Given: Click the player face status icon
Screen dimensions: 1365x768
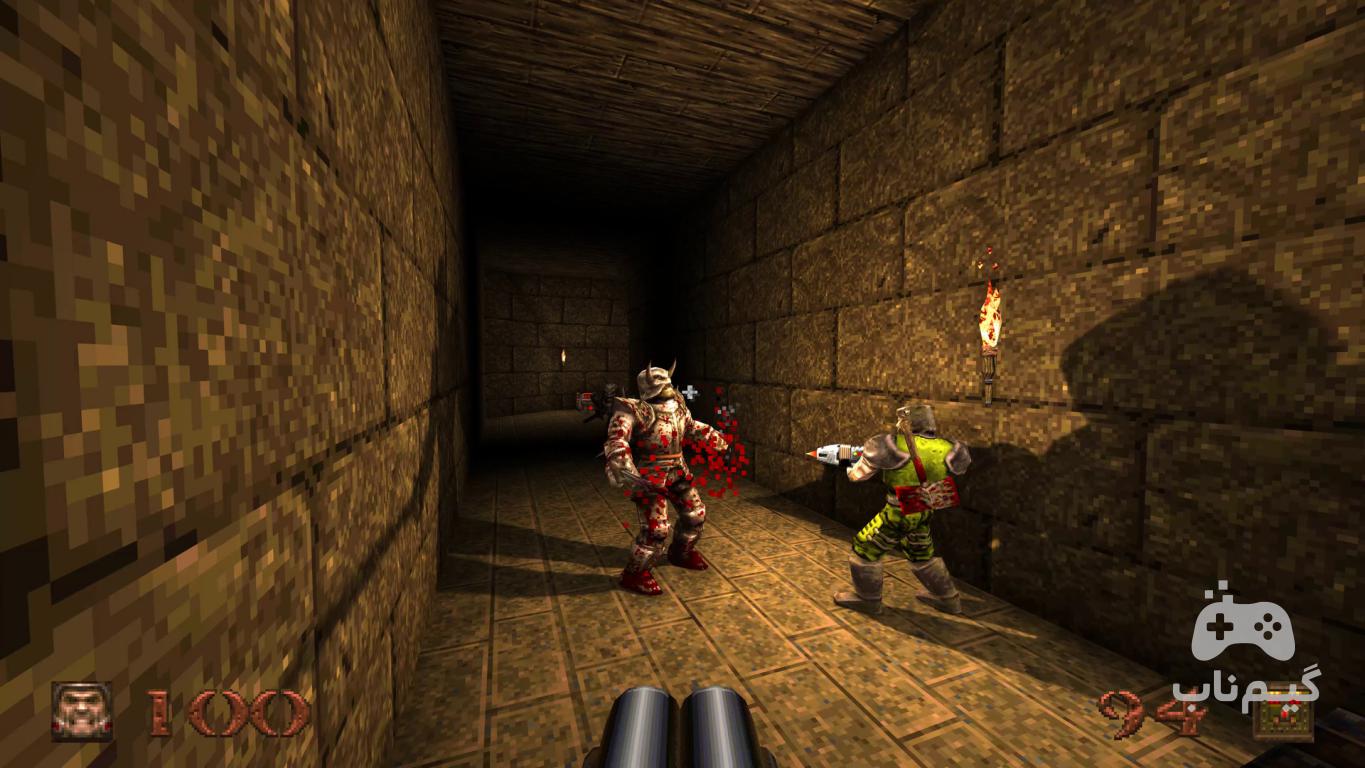Looking at the screenshot, I should pyautogui.click(x=82, y=711).
